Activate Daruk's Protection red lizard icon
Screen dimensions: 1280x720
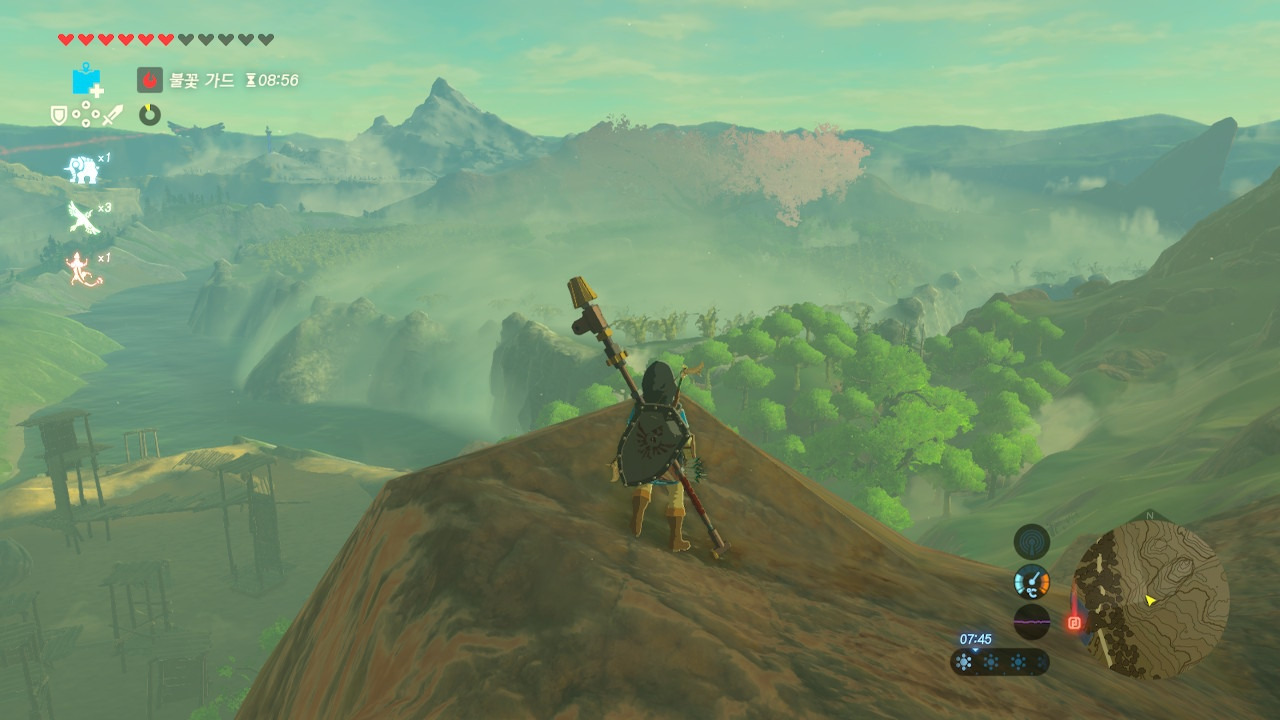[x=82, y=269]
